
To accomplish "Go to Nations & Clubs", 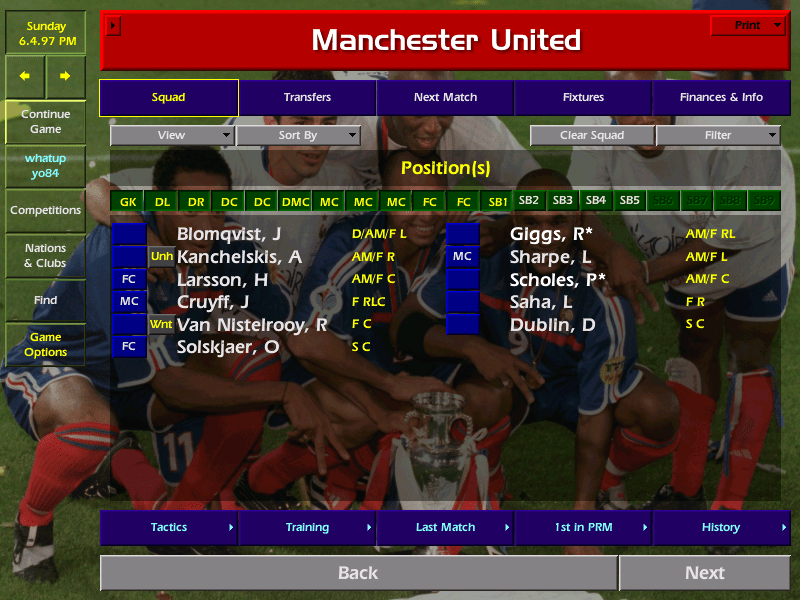I will click(45, 256).
